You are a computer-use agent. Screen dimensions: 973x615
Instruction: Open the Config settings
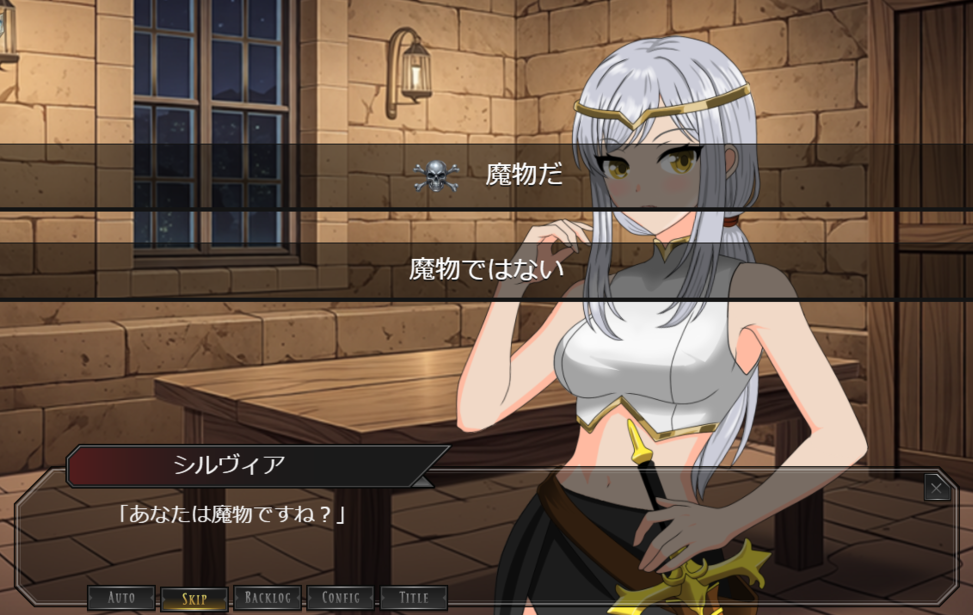(x=340, y=598)
